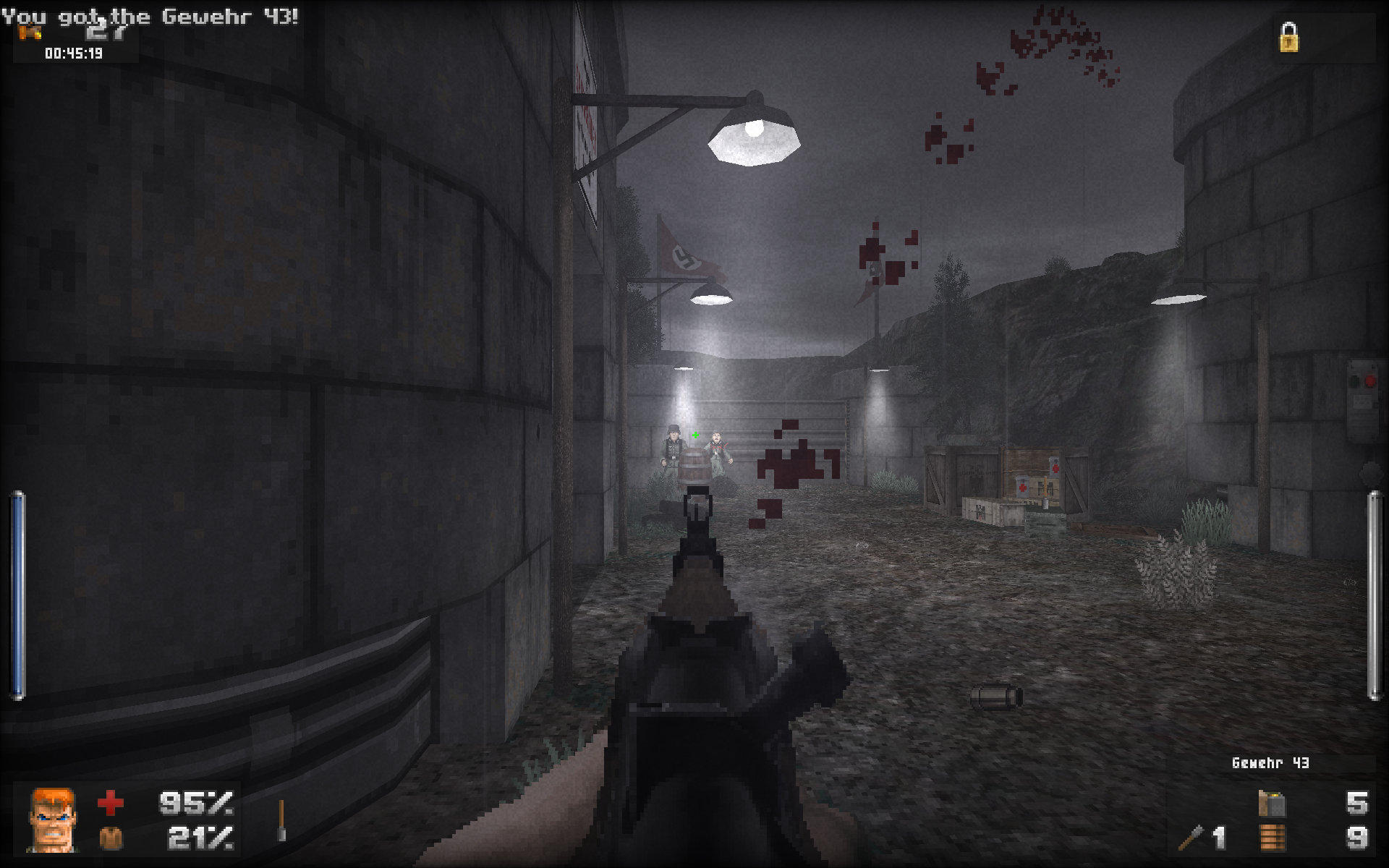
Task: Select the treasure chest icon
Action: [x=30, y=32]
